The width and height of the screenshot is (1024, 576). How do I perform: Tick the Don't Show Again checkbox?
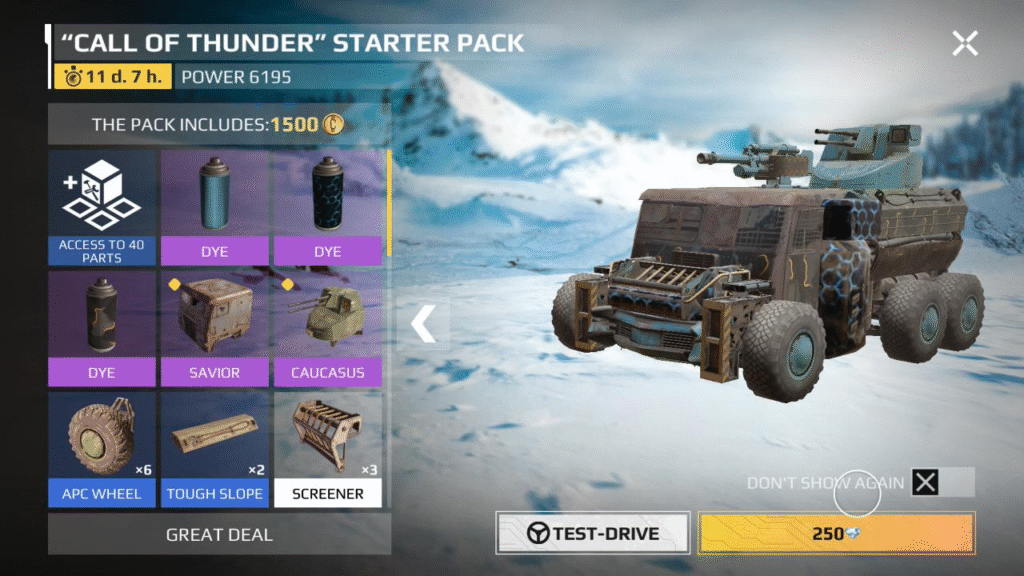(927, 483)
